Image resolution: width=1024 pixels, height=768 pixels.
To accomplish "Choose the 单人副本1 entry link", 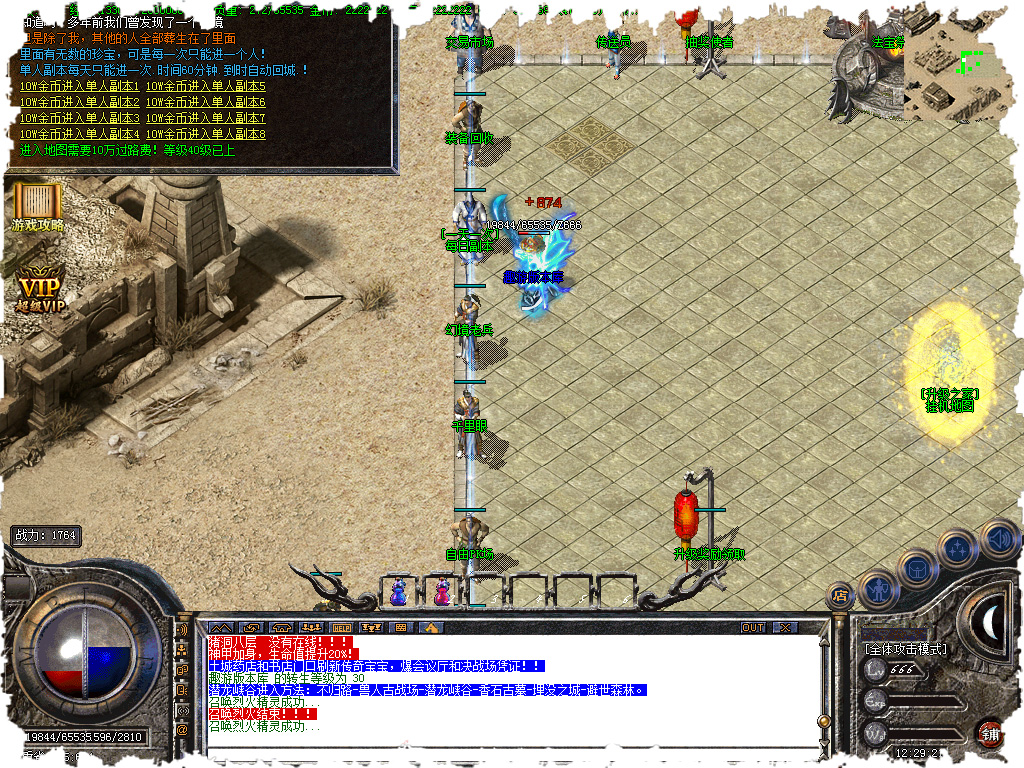I will coord(80,86).
